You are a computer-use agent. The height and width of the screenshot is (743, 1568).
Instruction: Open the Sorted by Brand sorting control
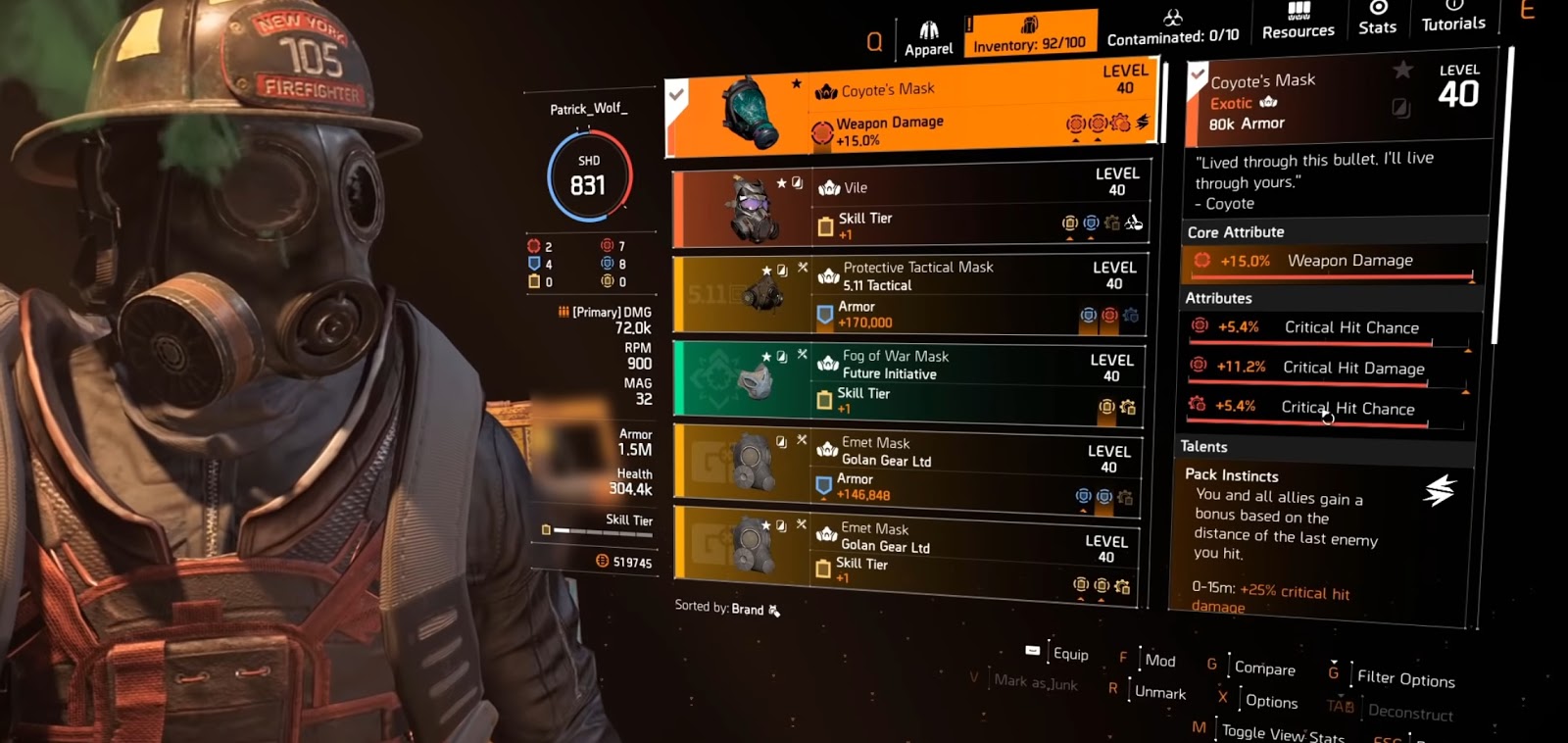[x=725, y=609]
